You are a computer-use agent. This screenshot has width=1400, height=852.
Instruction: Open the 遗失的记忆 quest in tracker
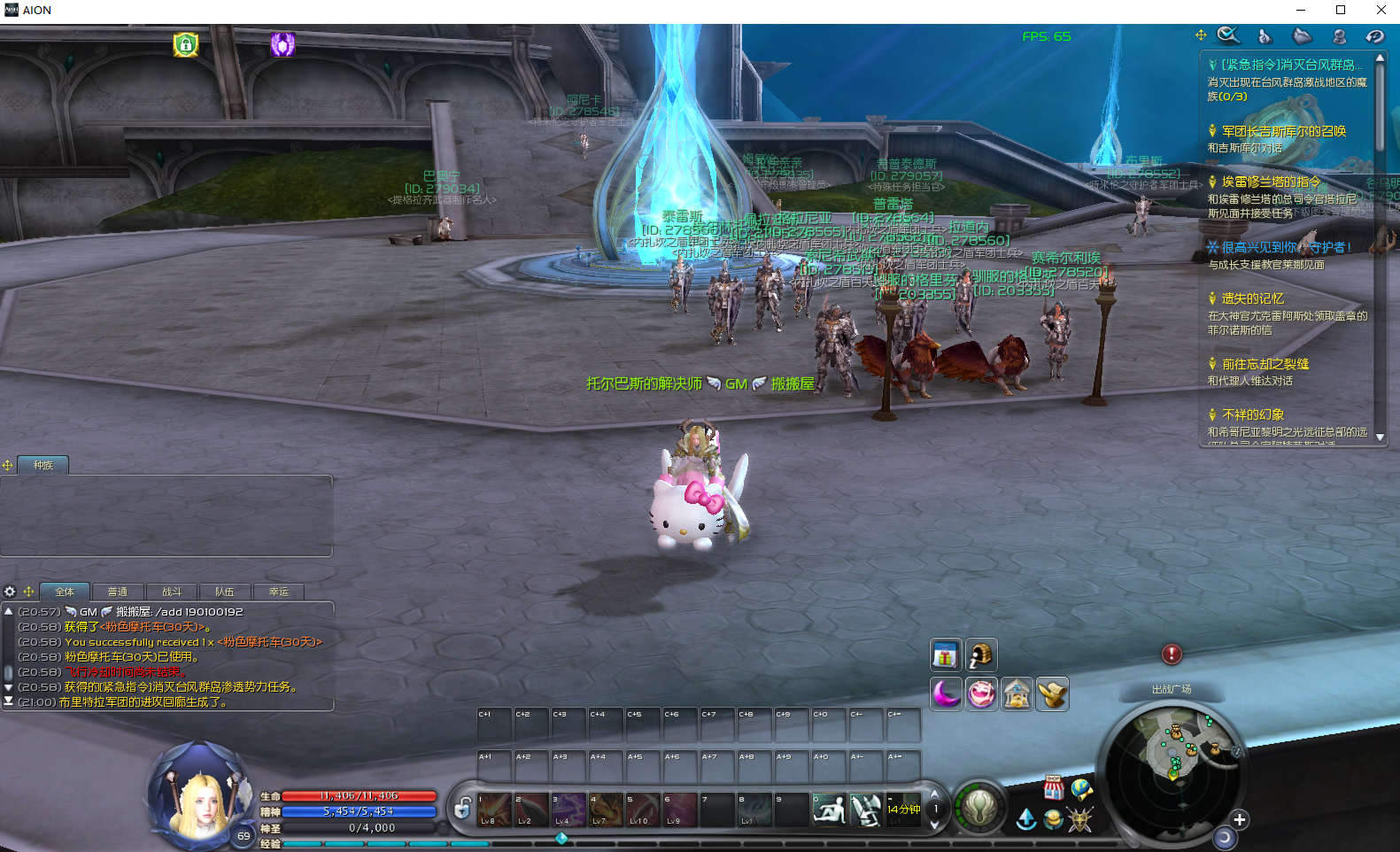(1252, 298)
